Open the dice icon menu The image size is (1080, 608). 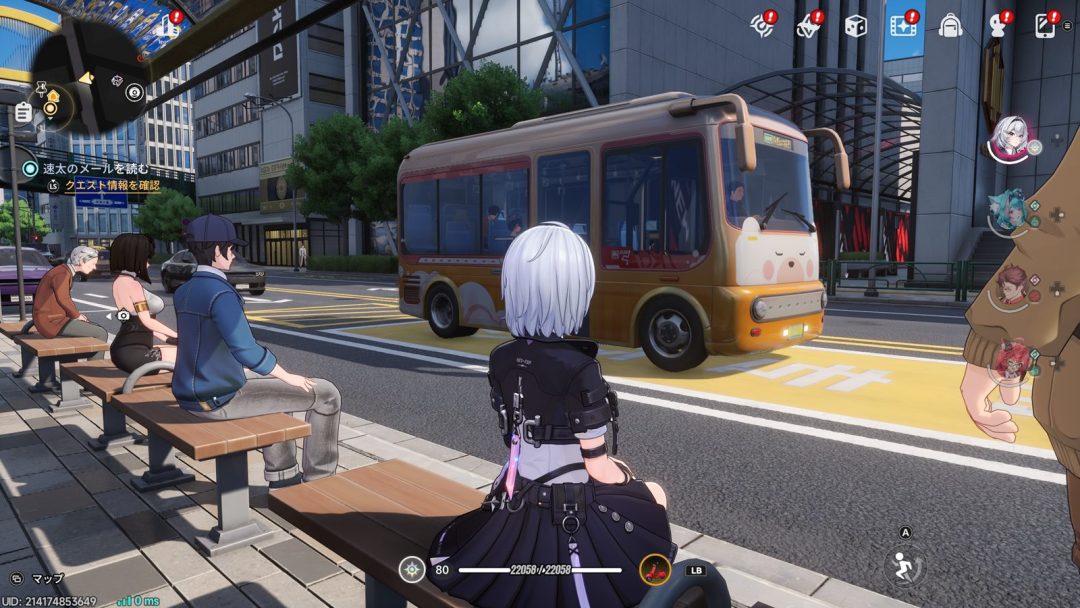[x=855, y=26]
